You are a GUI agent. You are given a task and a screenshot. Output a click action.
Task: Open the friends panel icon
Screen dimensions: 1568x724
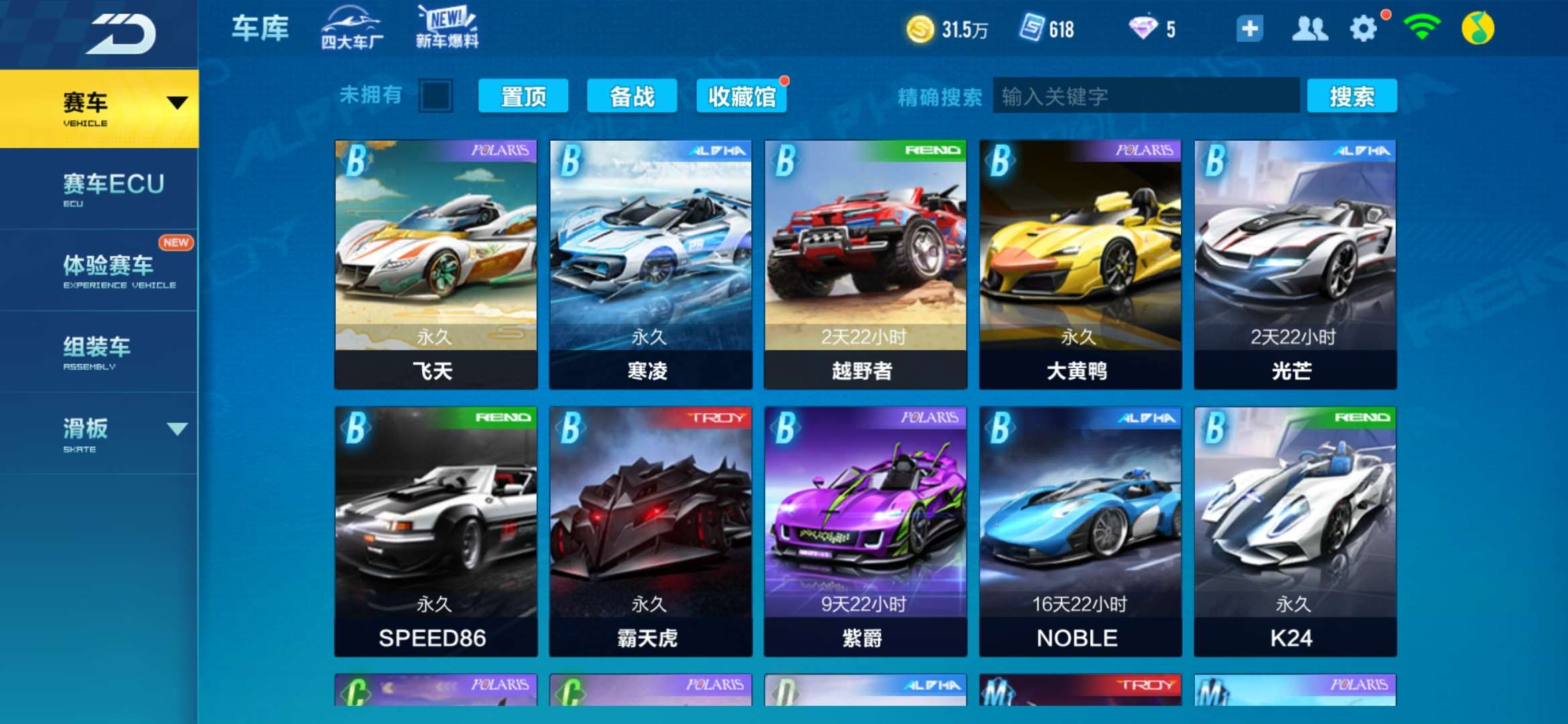(1312, 29)
